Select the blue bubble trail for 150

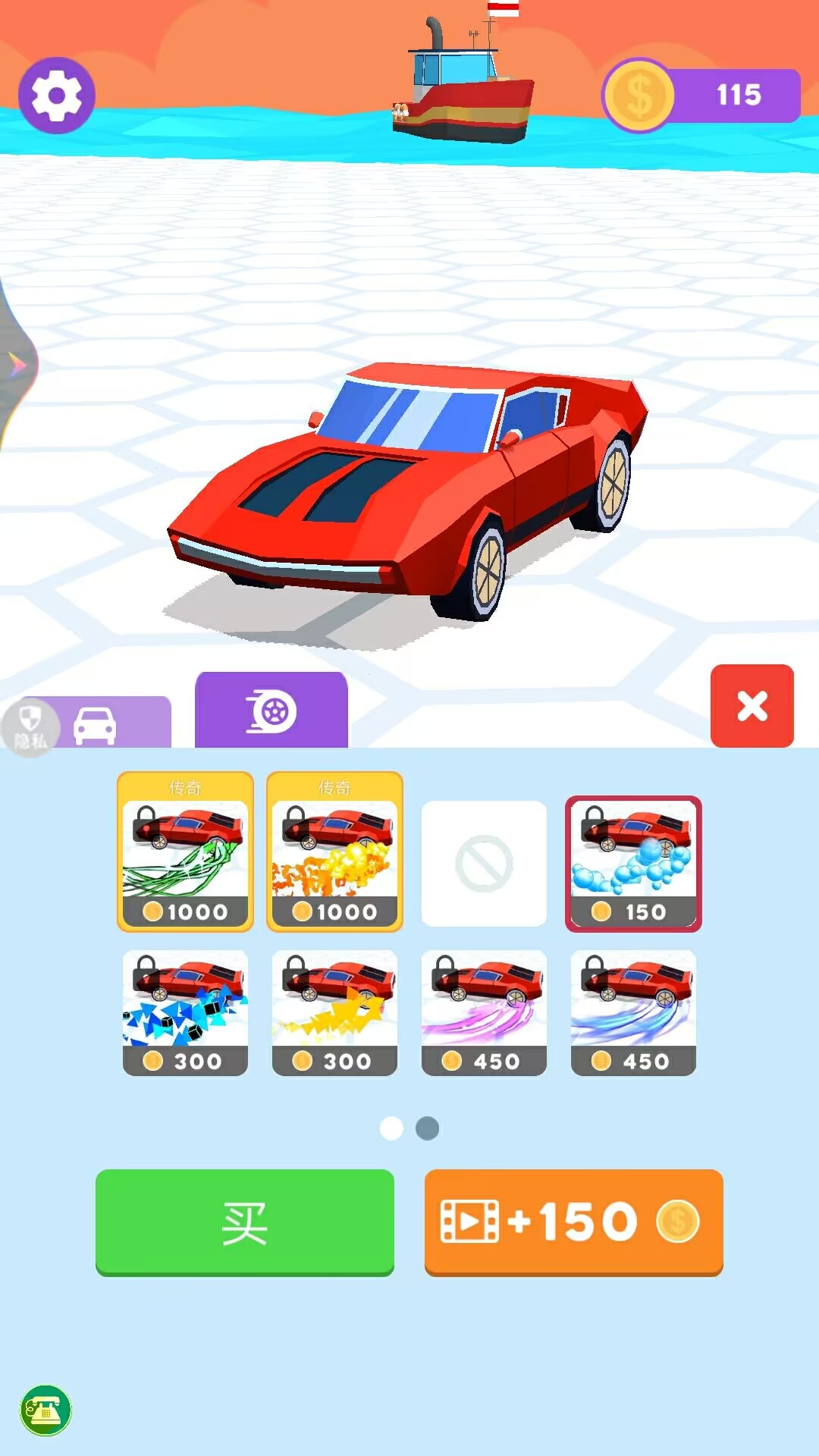pyautogui.click(x=633, y=863)
